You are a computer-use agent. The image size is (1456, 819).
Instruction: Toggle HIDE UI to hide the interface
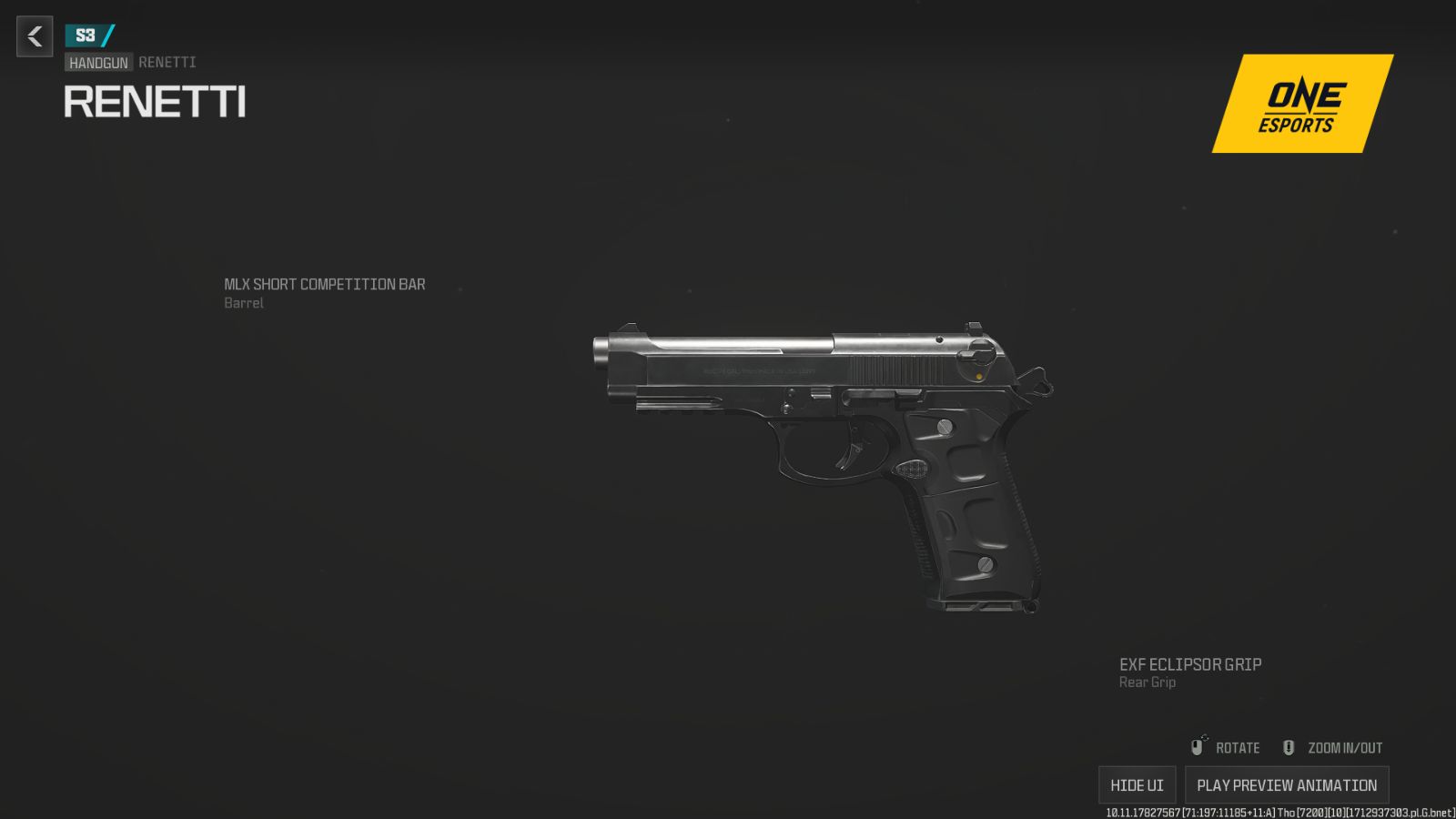pyautogui.click(x=1137, y=784)
